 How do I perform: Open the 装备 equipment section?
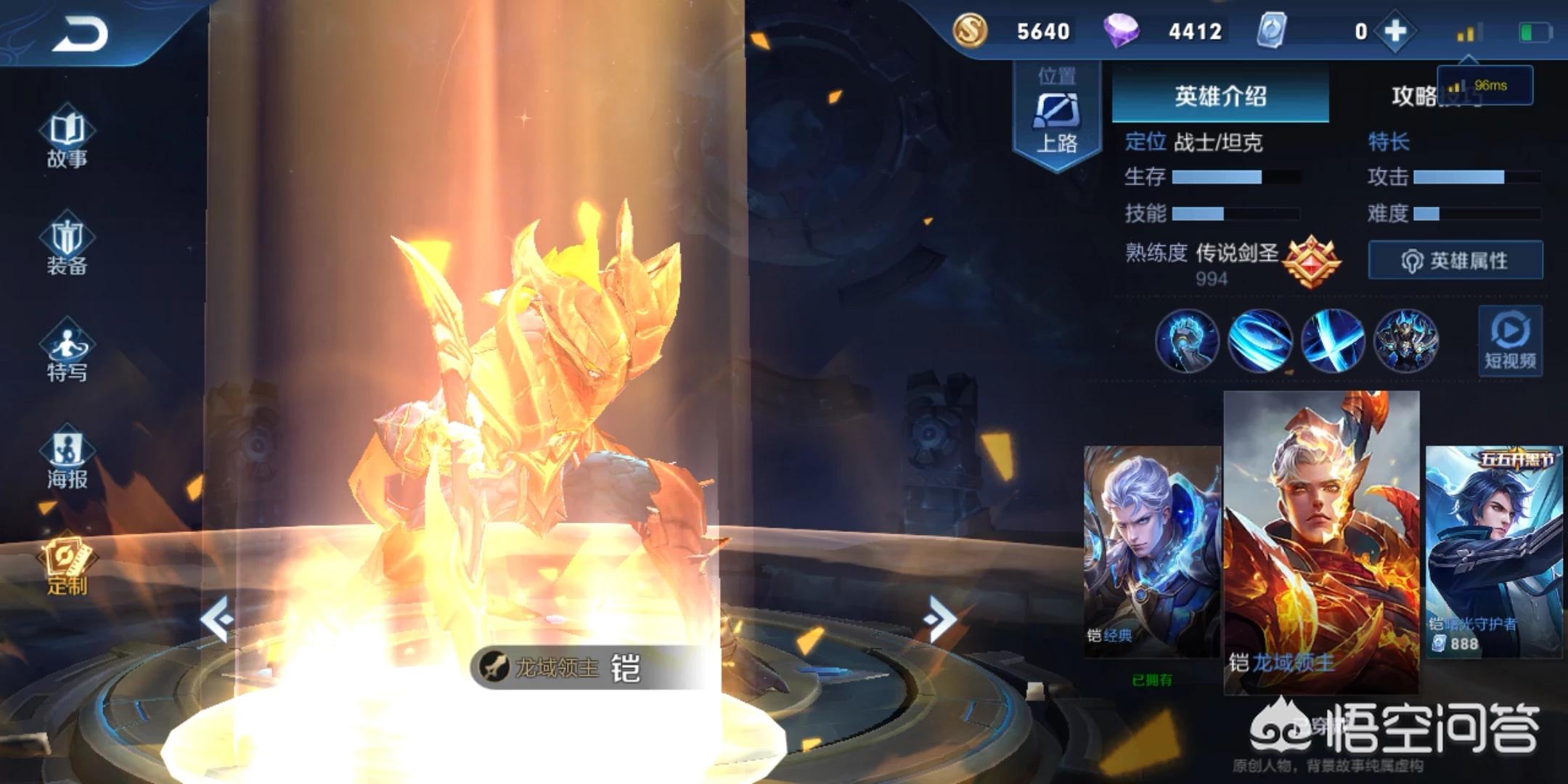click(x=67, y=245)
